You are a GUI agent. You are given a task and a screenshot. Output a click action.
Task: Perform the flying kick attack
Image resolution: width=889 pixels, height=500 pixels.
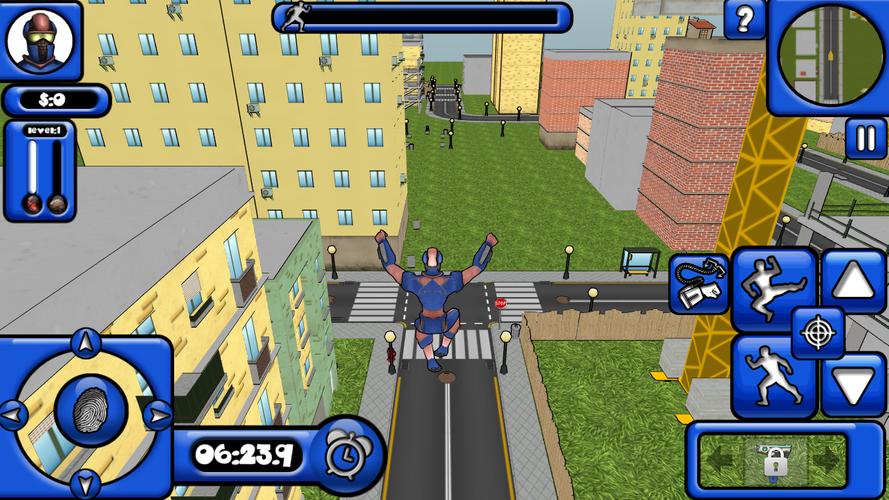773,288
